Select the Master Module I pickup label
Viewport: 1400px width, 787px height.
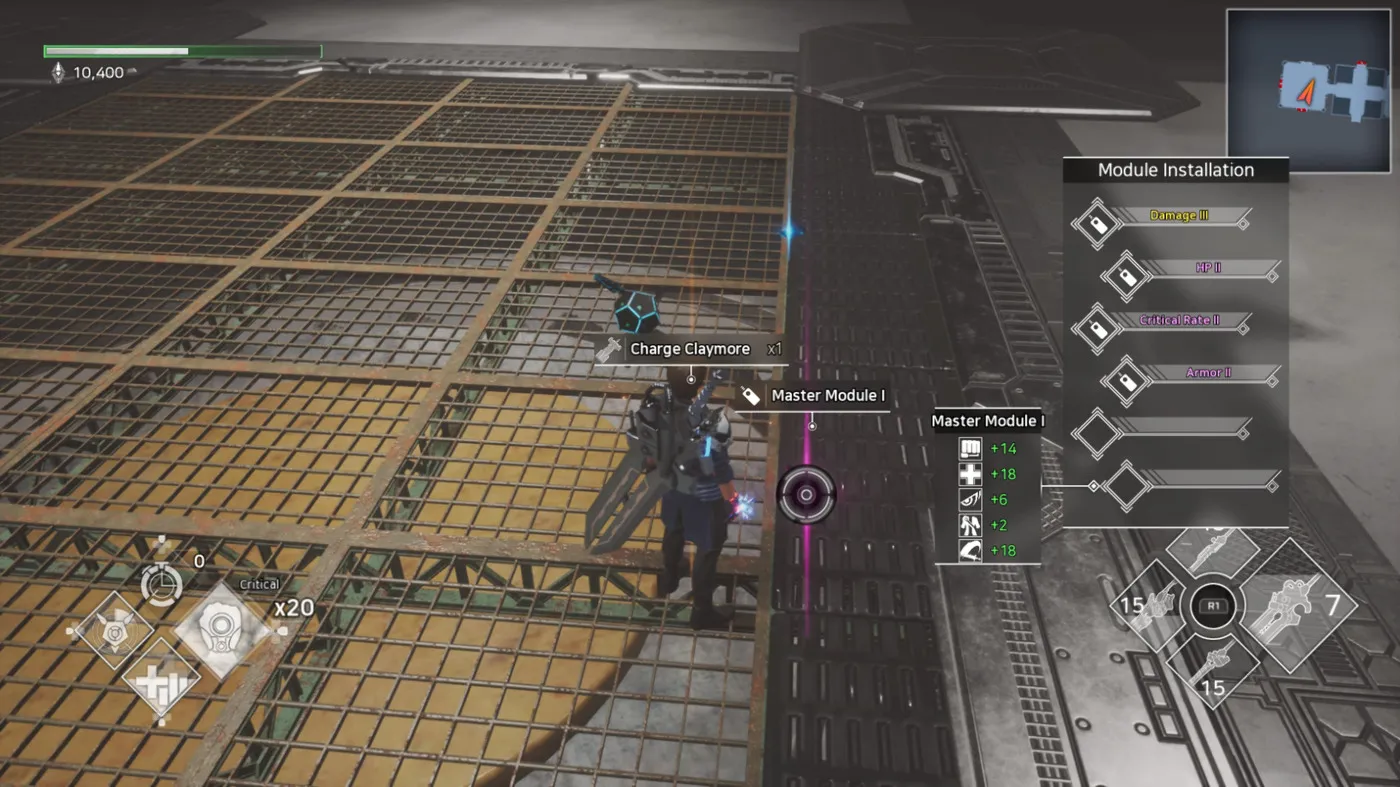827,396
